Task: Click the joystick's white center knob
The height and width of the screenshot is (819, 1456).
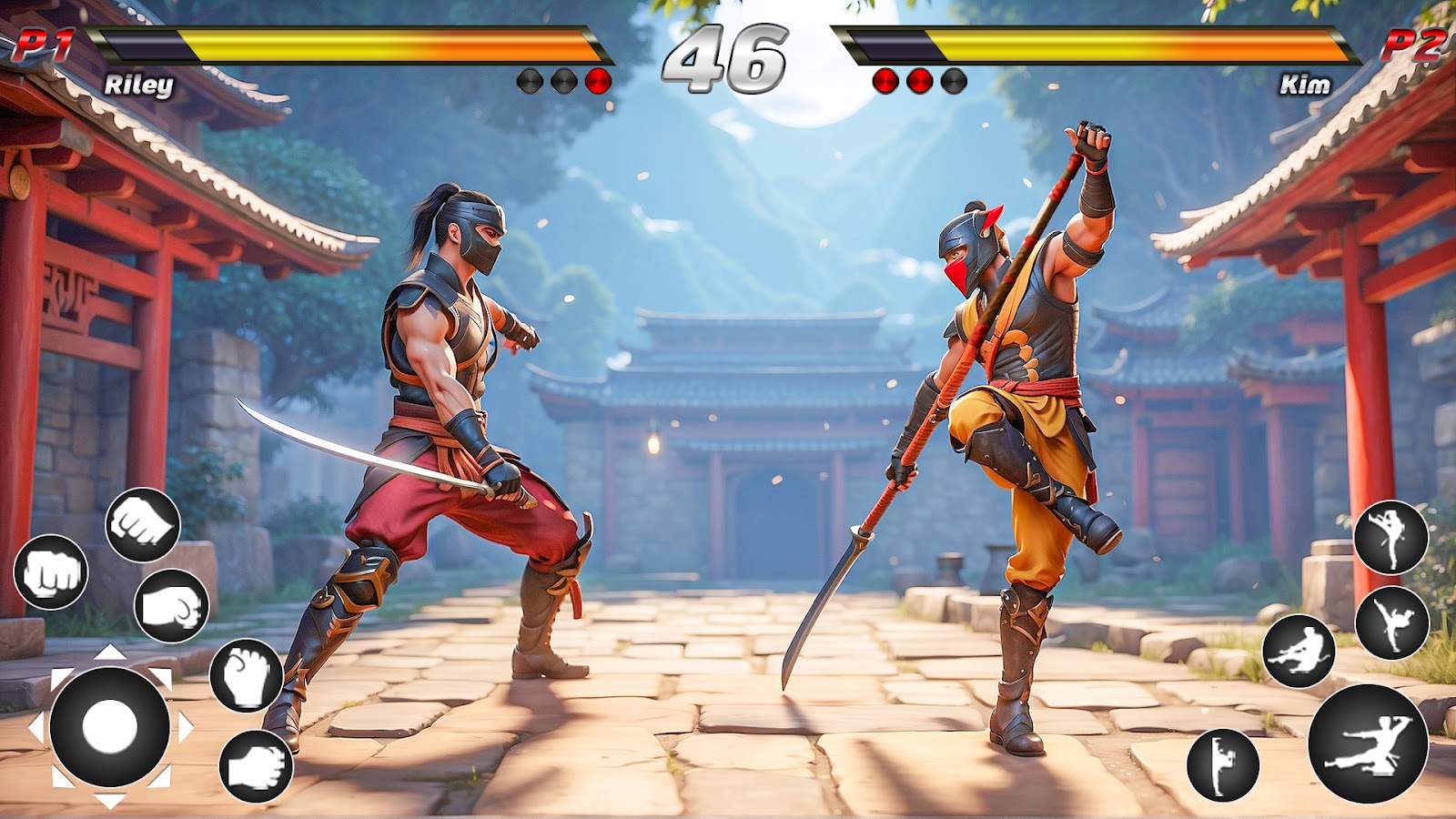Action: coord(109,727)
